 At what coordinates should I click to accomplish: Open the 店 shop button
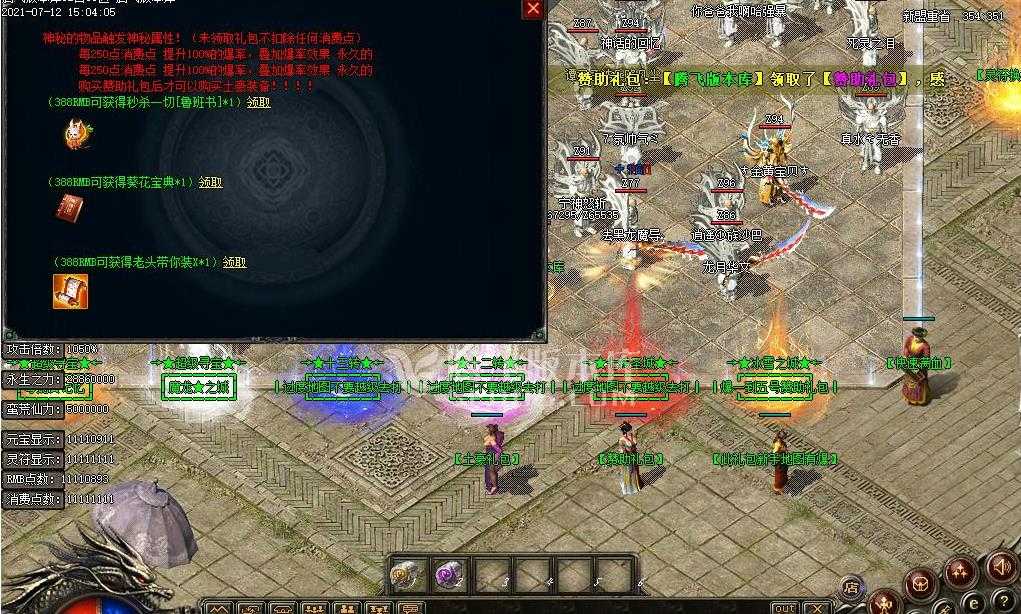(x=852, y=587)
